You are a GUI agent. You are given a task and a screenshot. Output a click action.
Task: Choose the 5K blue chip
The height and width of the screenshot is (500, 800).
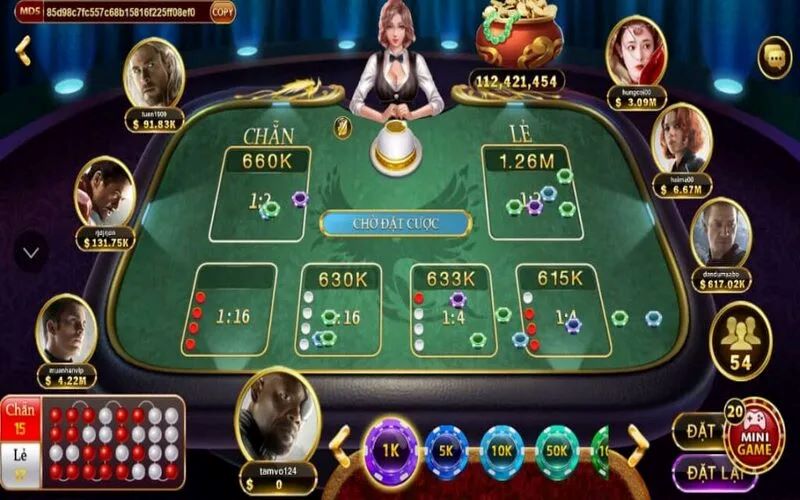[x=446, y=451]
